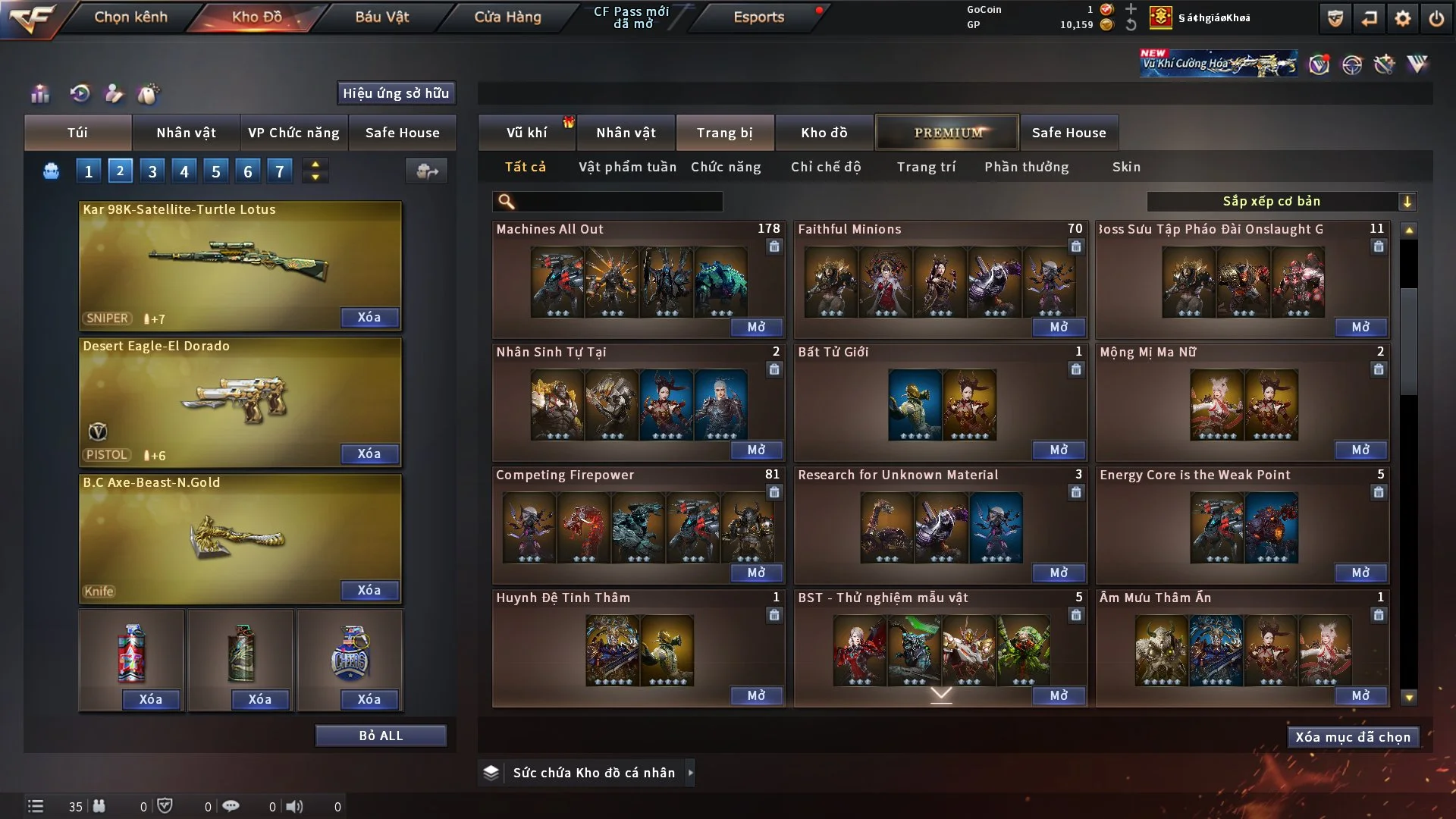Open game settings via the gear icon

(1403, 17)
